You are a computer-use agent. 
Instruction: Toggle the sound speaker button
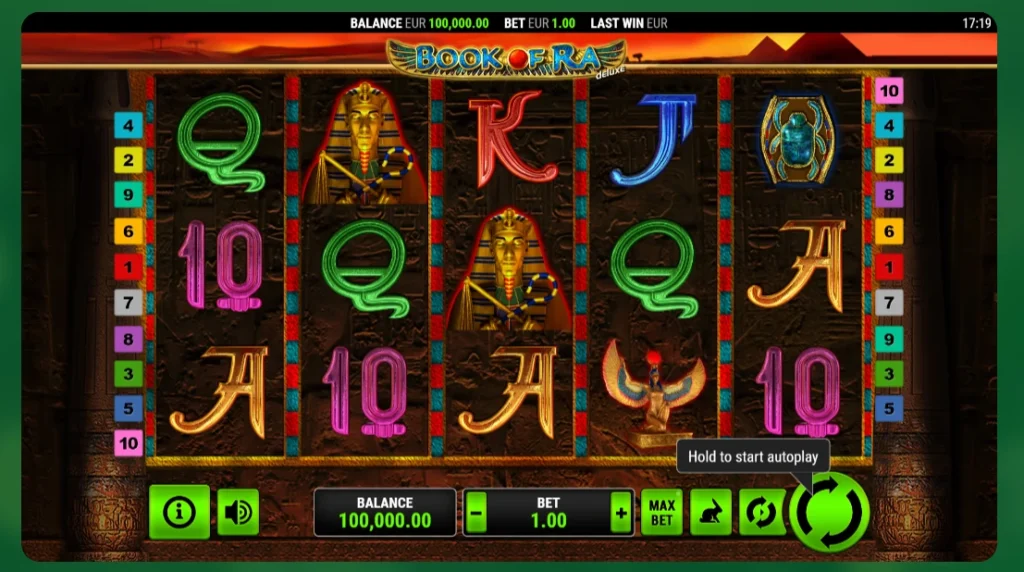[238, 512]
